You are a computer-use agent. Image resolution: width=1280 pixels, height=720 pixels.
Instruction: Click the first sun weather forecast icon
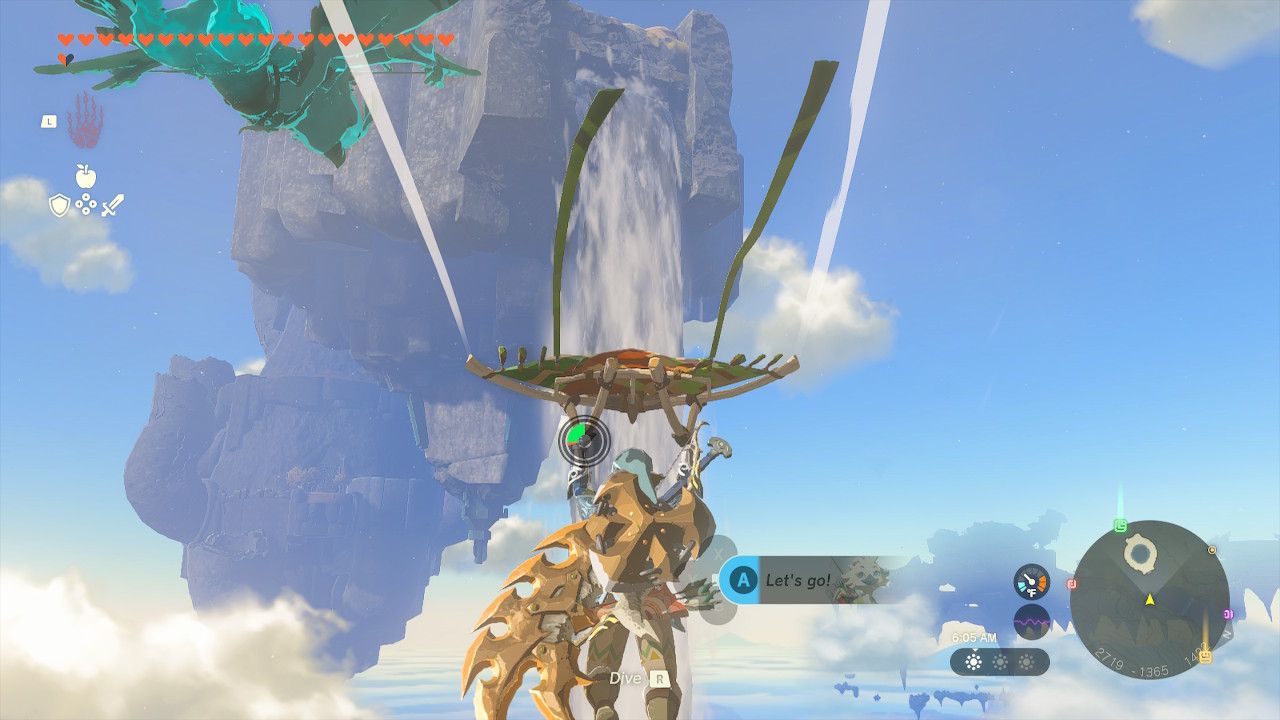[974, 662]
